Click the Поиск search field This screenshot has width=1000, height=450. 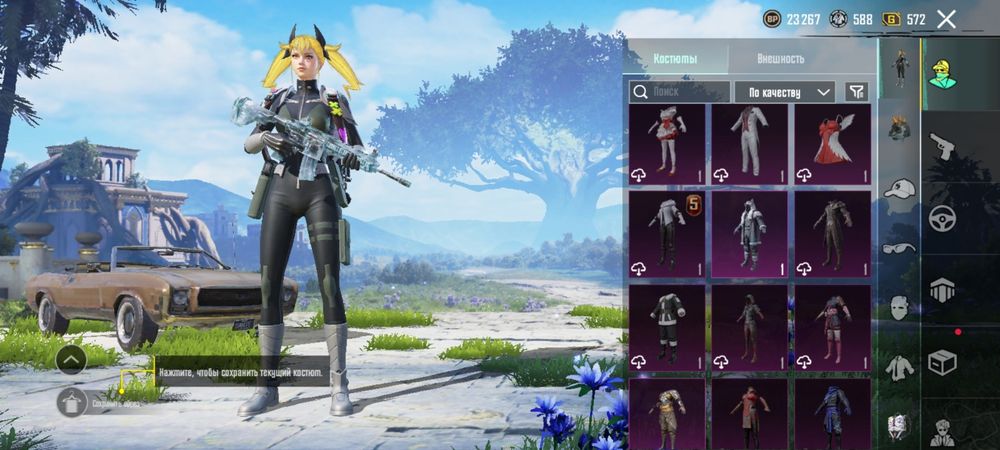tap(678, 92)
